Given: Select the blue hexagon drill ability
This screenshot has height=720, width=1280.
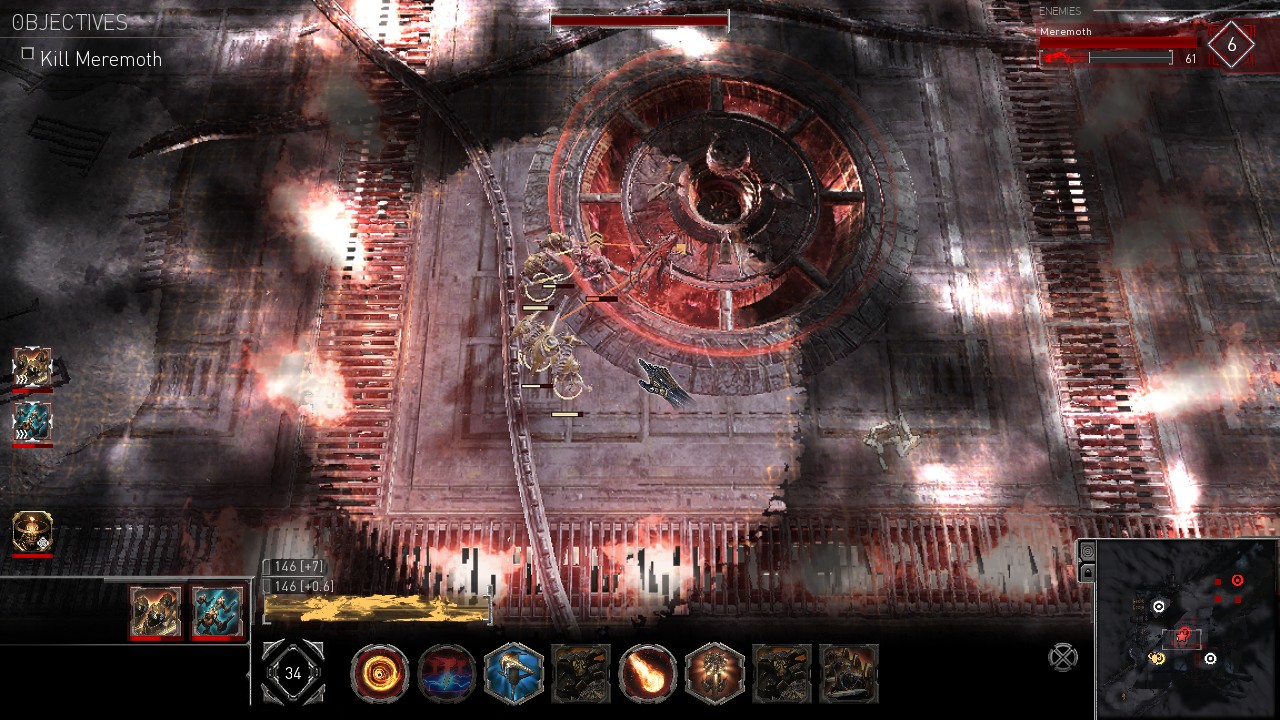Looking at the screenshot, I should [514, 674].
